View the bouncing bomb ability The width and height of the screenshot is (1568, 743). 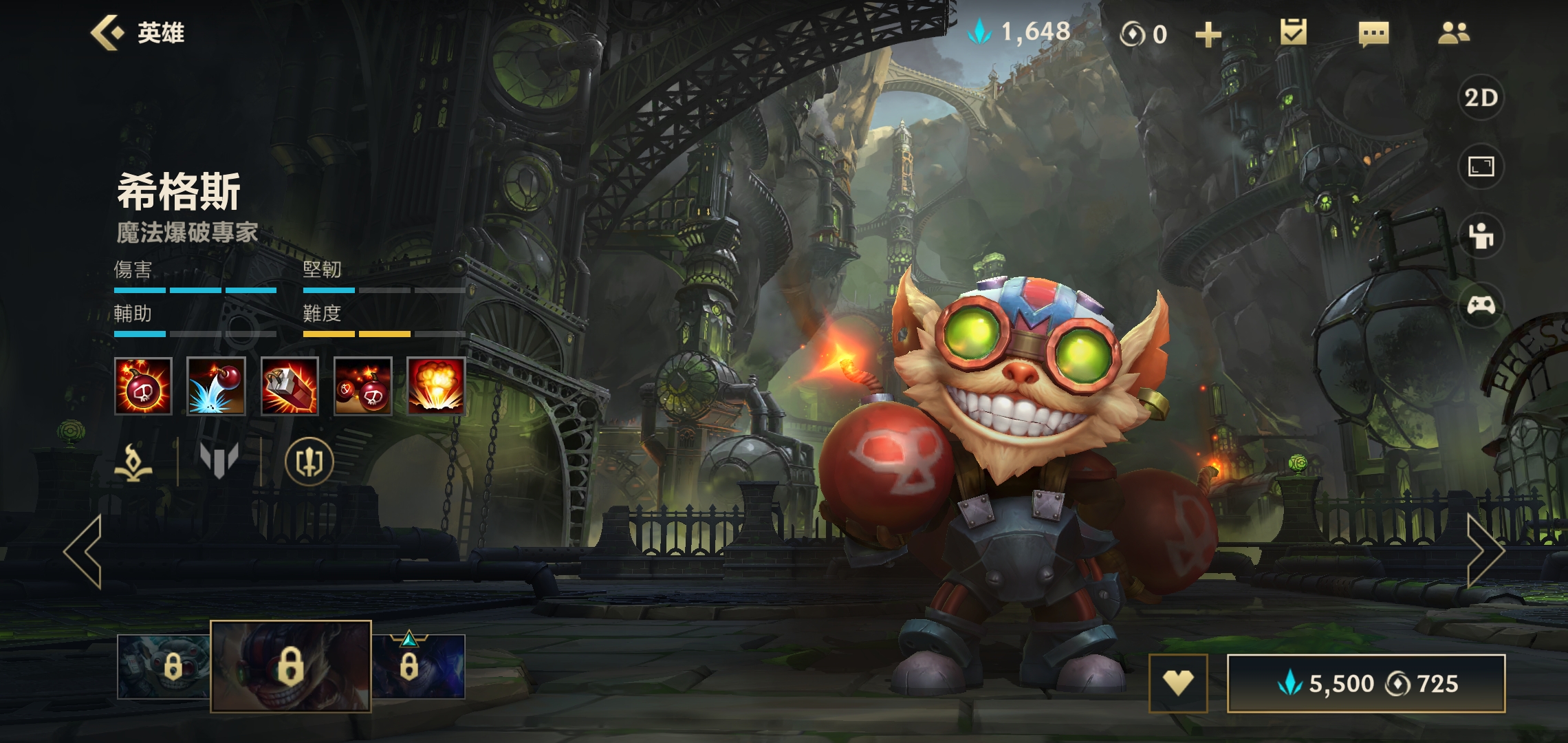[216, 386]
